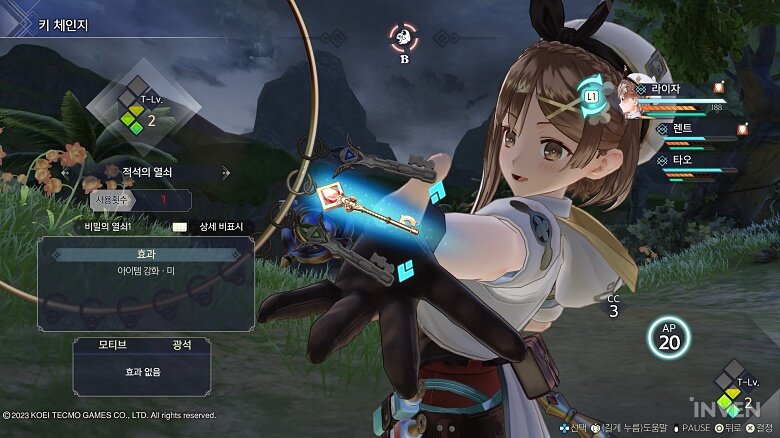Select party member 타오
Screen dimensions: 780x438
[682, 159]
